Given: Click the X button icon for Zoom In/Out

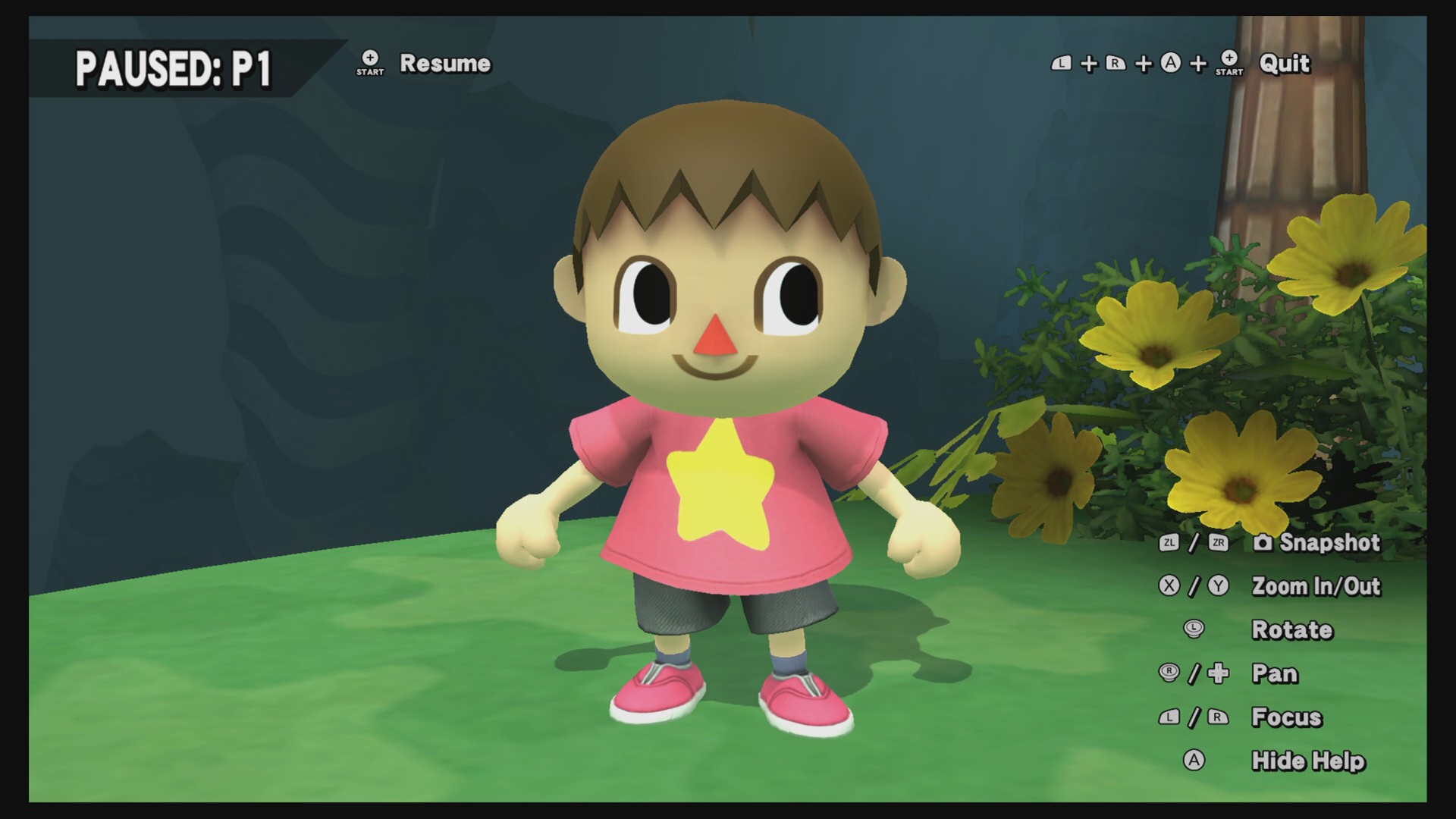Looking at the screenshot, I should coord(1169,585).
